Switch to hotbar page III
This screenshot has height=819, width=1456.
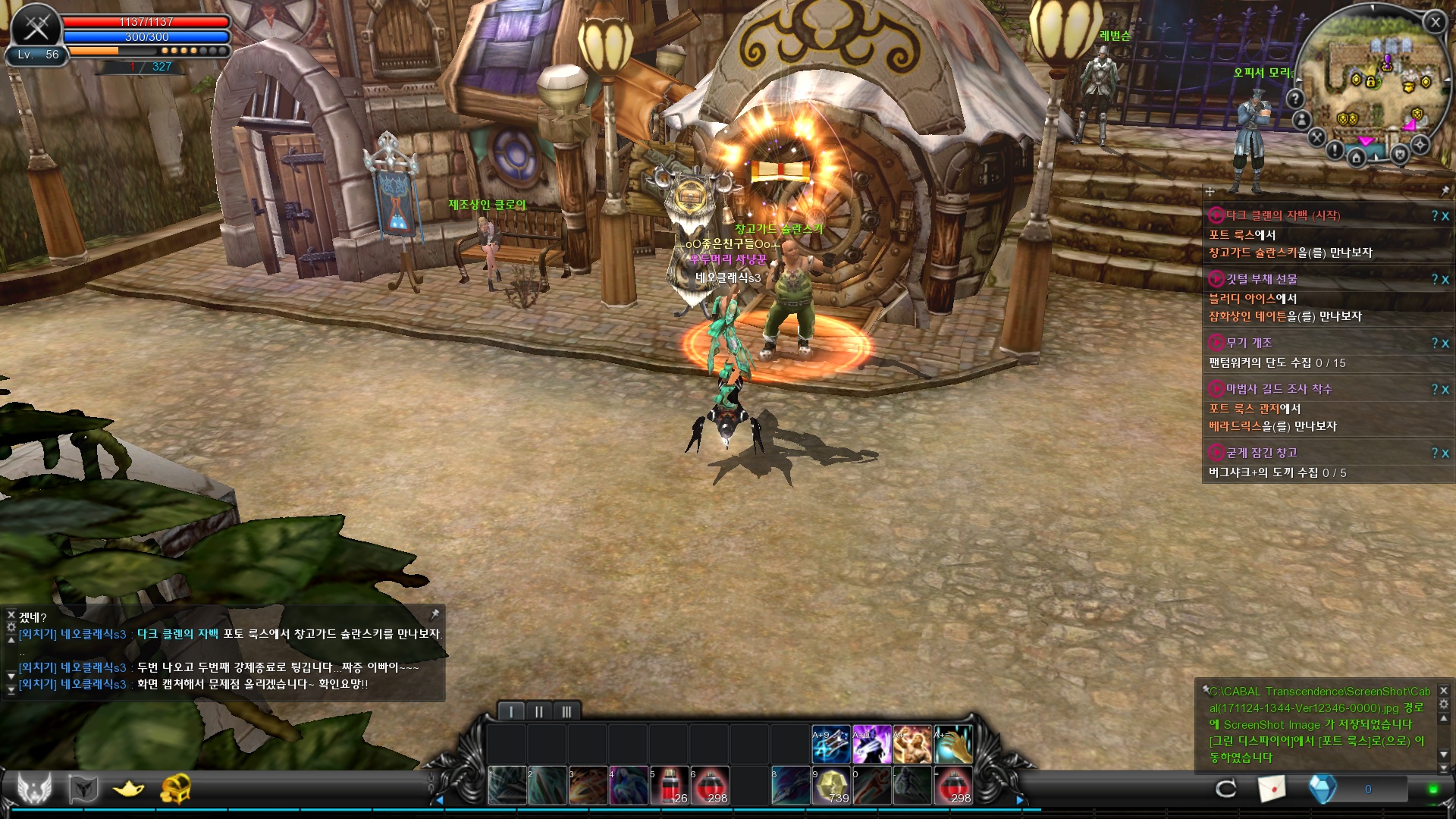click(x=566, y=711)
